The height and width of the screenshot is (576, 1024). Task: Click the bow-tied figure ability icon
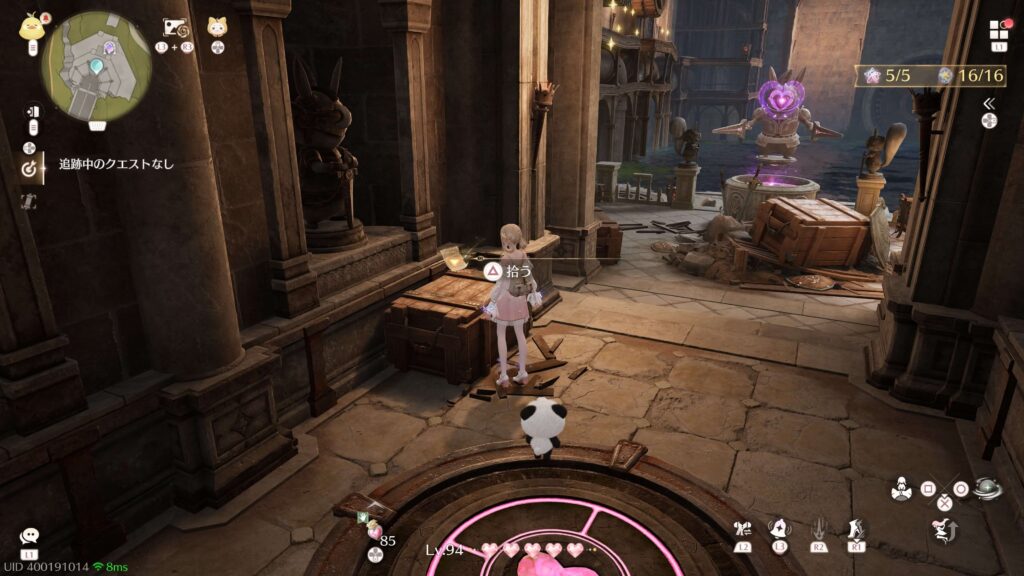pos(900,490)
